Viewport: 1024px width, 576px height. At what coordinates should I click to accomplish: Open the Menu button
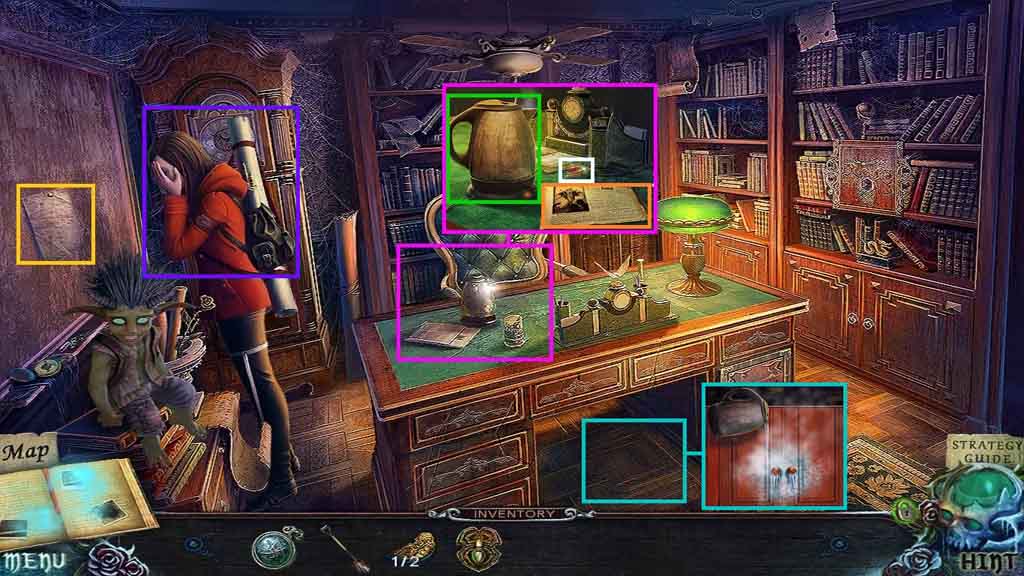point(32,561)
